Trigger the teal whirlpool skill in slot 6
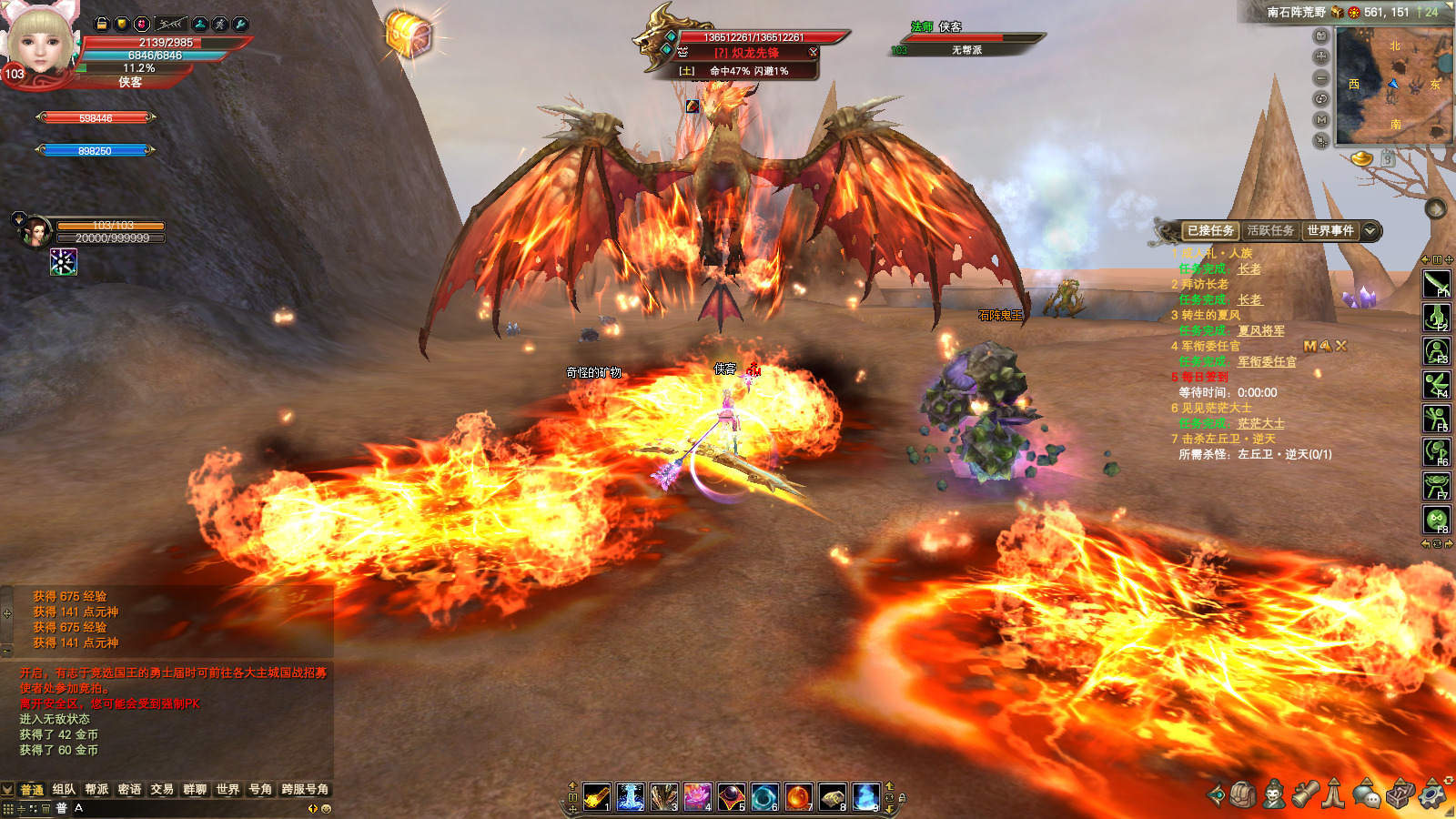 click(764, 796)
